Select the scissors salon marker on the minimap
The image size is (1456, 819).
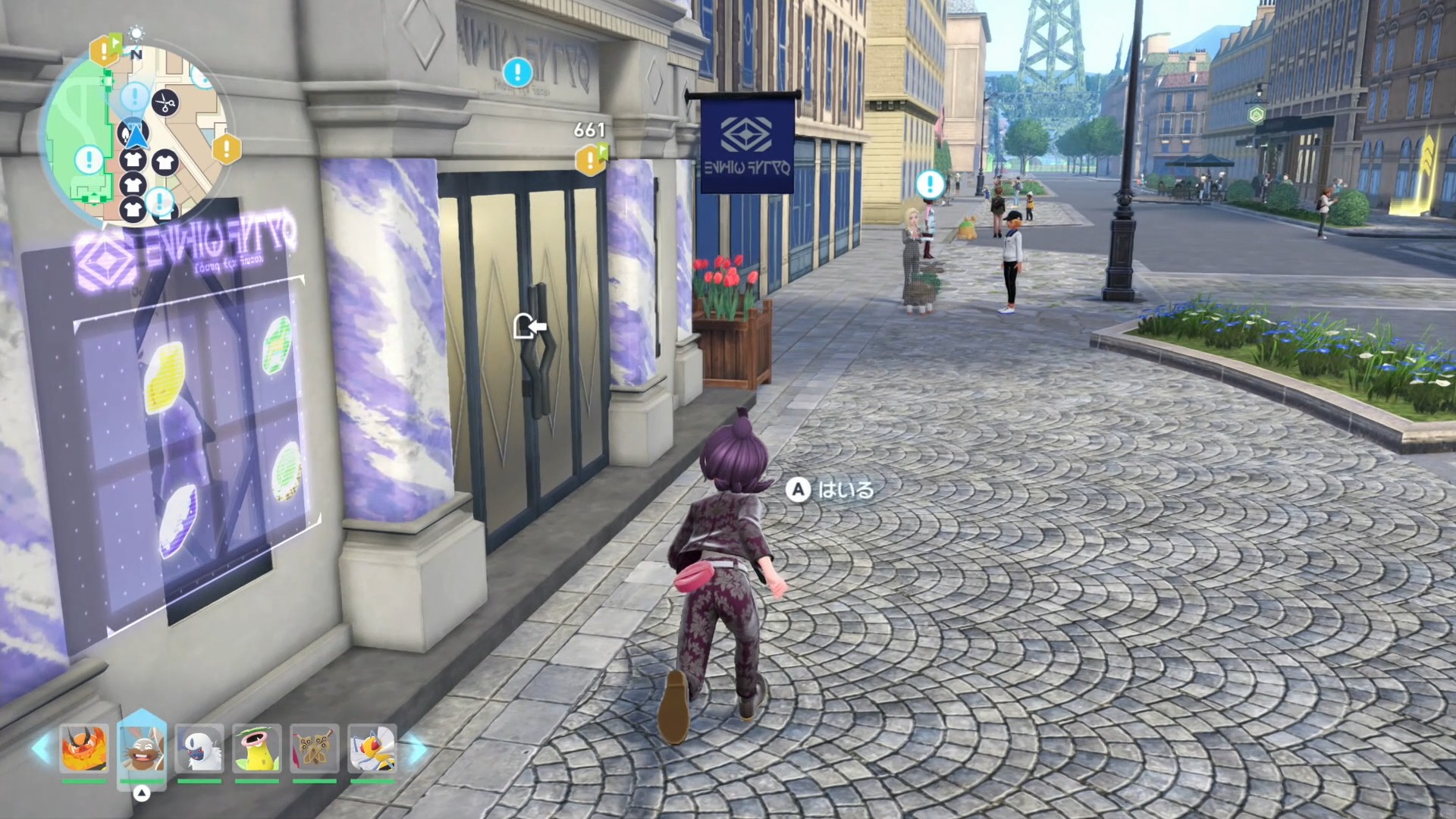165,102
